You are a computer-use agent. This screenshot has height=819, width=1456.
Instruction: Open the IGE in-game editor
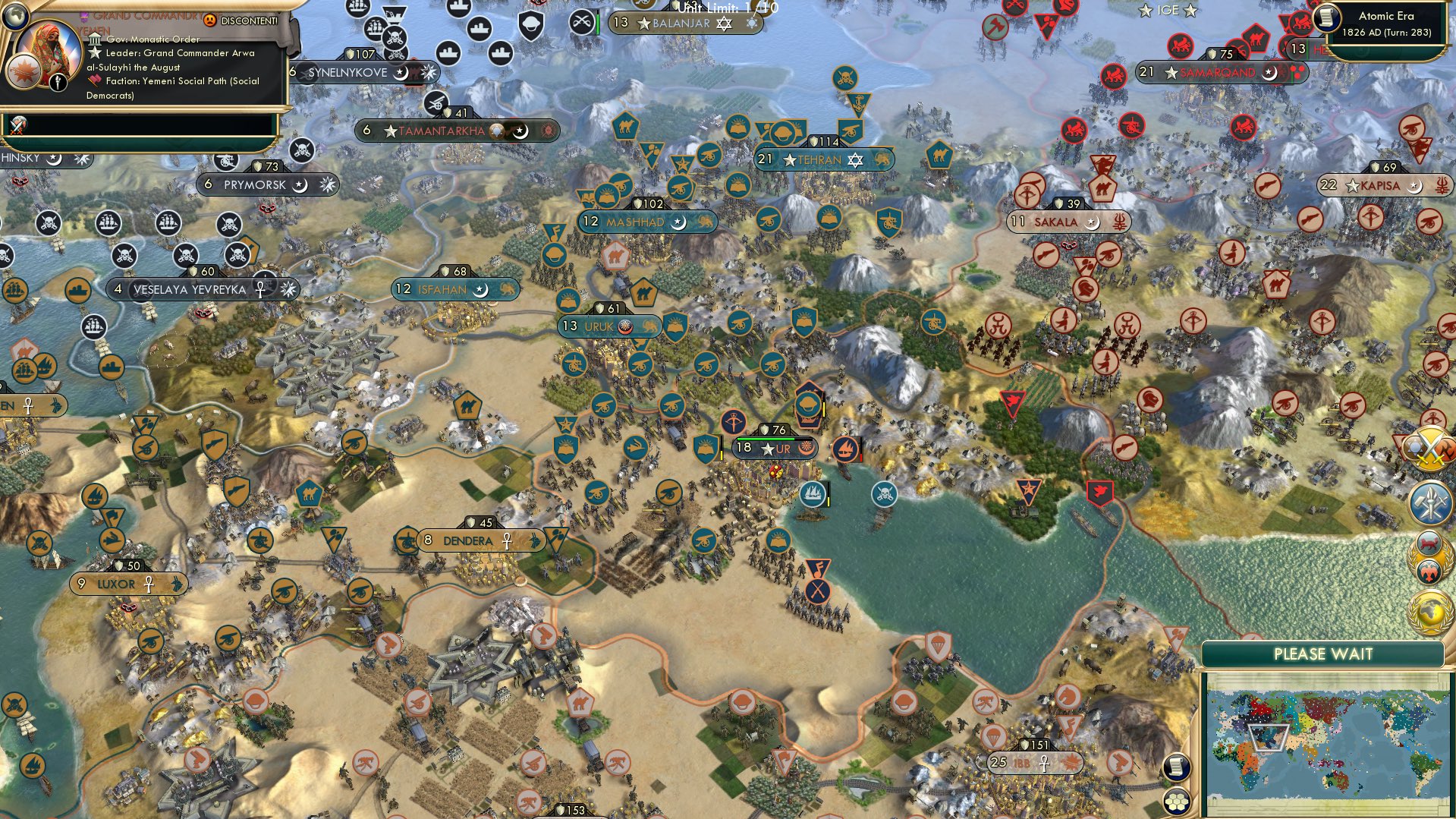click(x=1167, y=10)
